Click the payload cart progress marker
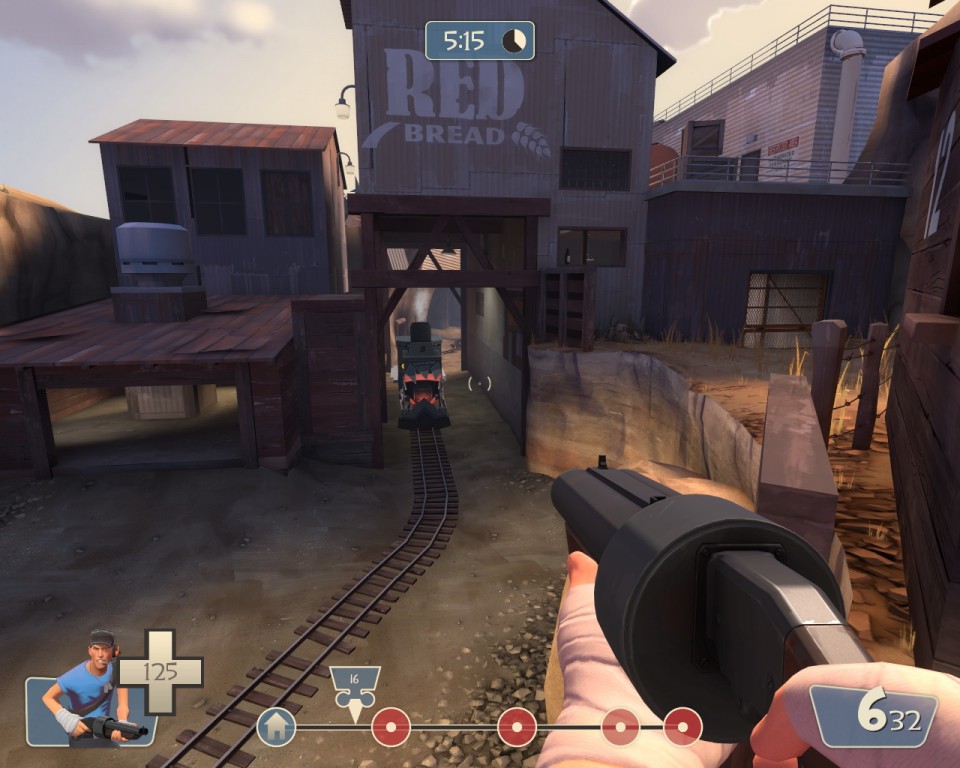The width and height of the screenshot is (960, 768). pyautogui.click(x=354, y=688)
